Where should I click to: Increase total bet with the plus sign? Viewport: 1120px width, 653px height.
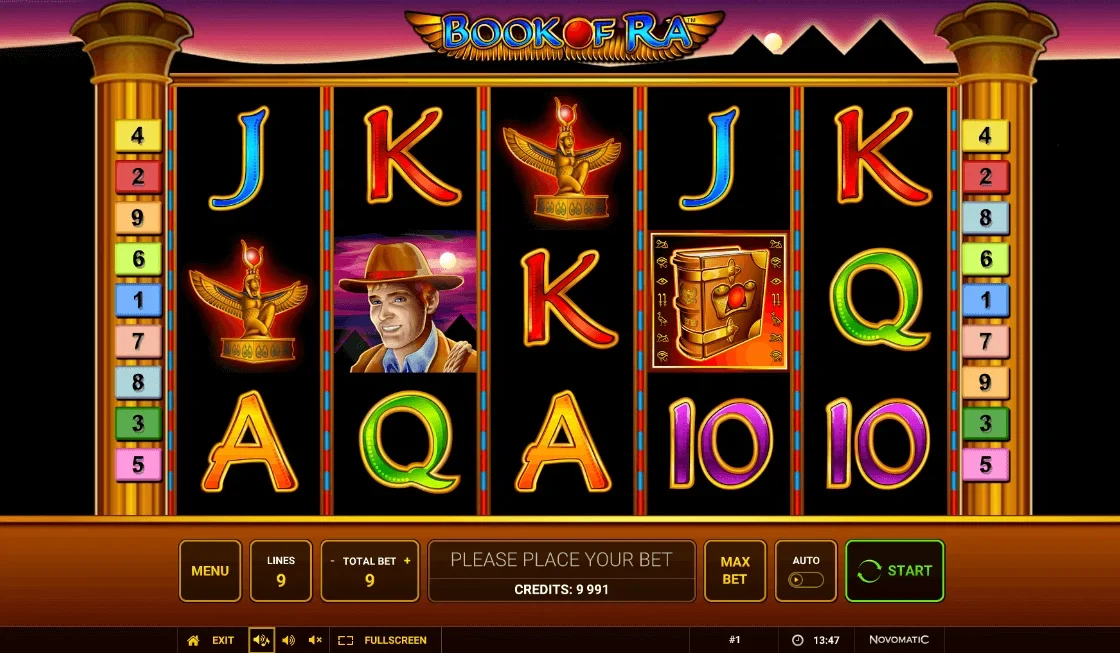[407, 561]
